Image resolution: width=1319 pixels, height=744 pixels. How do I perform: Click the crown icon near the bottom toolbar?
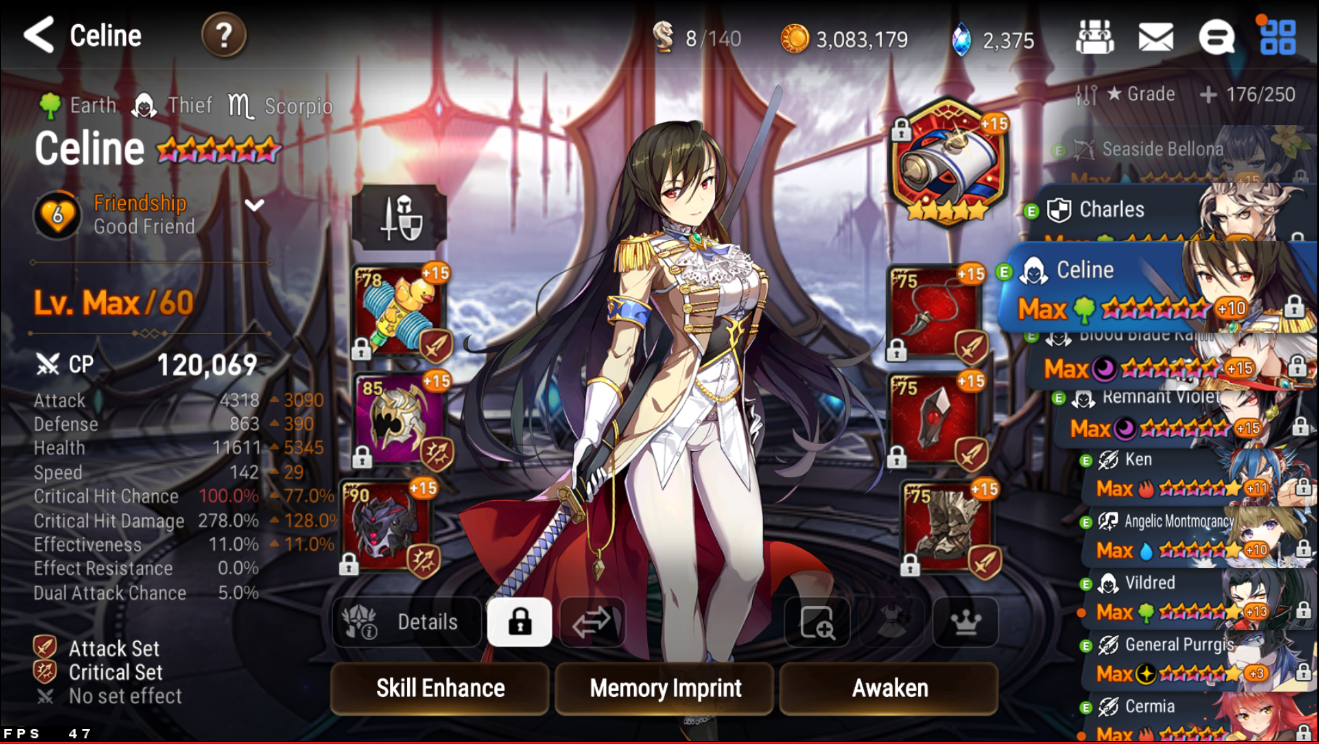point(964,622)
